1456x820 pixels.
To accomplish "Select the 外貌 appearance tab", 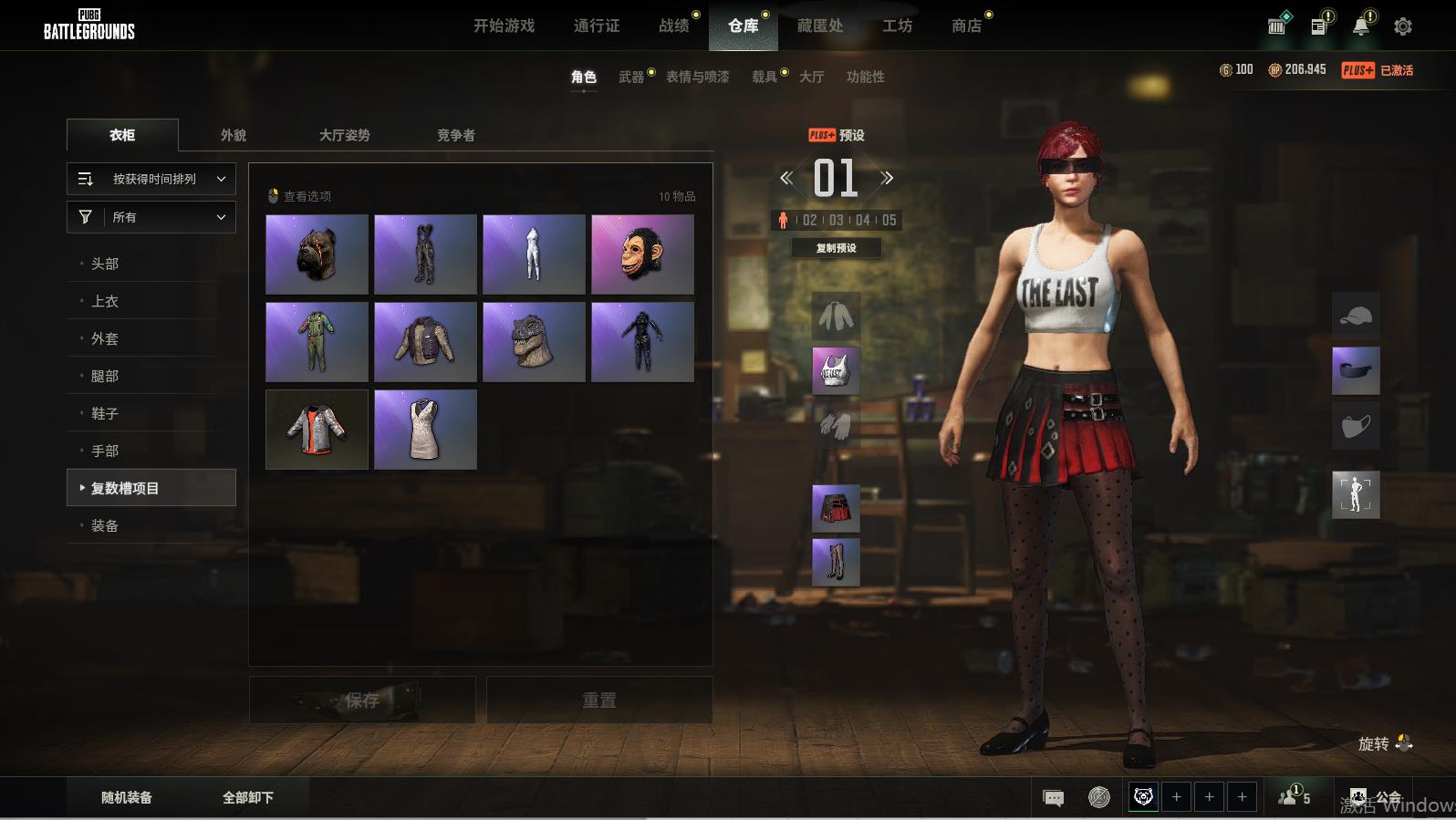I will [234, 135].
